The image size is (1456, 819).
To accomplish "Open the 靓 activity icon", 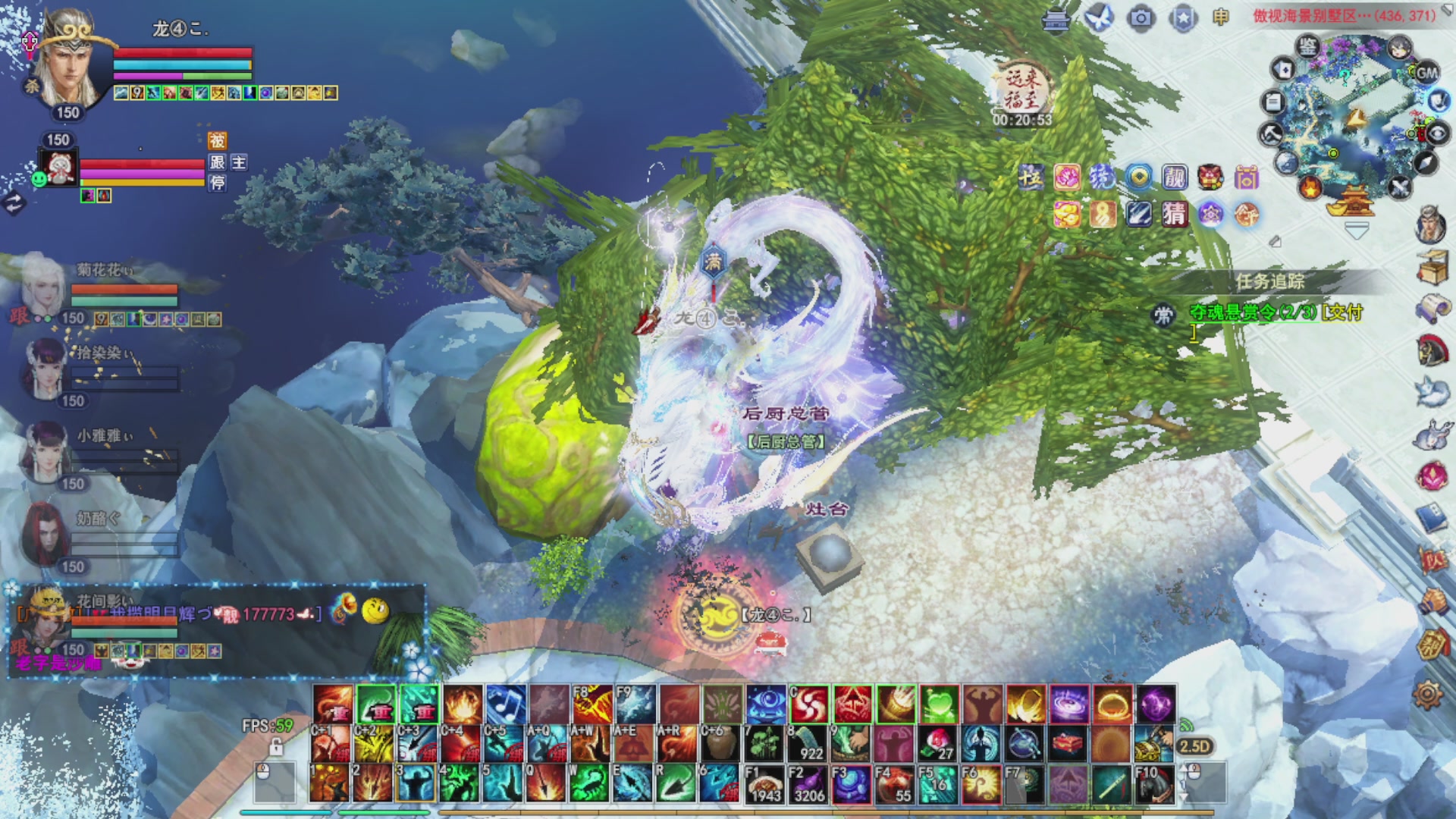I will [x=1175, y=177].
